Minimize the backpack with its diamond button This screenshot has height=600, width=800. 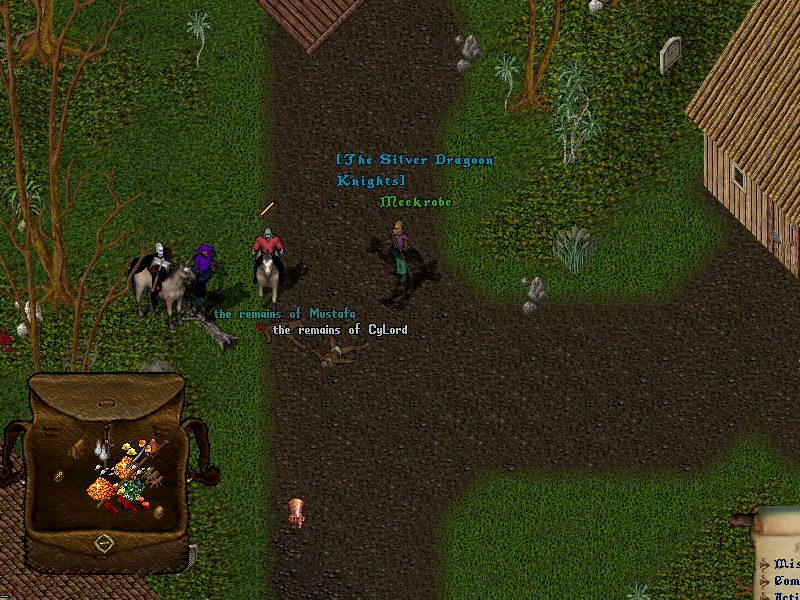(104, 543)
